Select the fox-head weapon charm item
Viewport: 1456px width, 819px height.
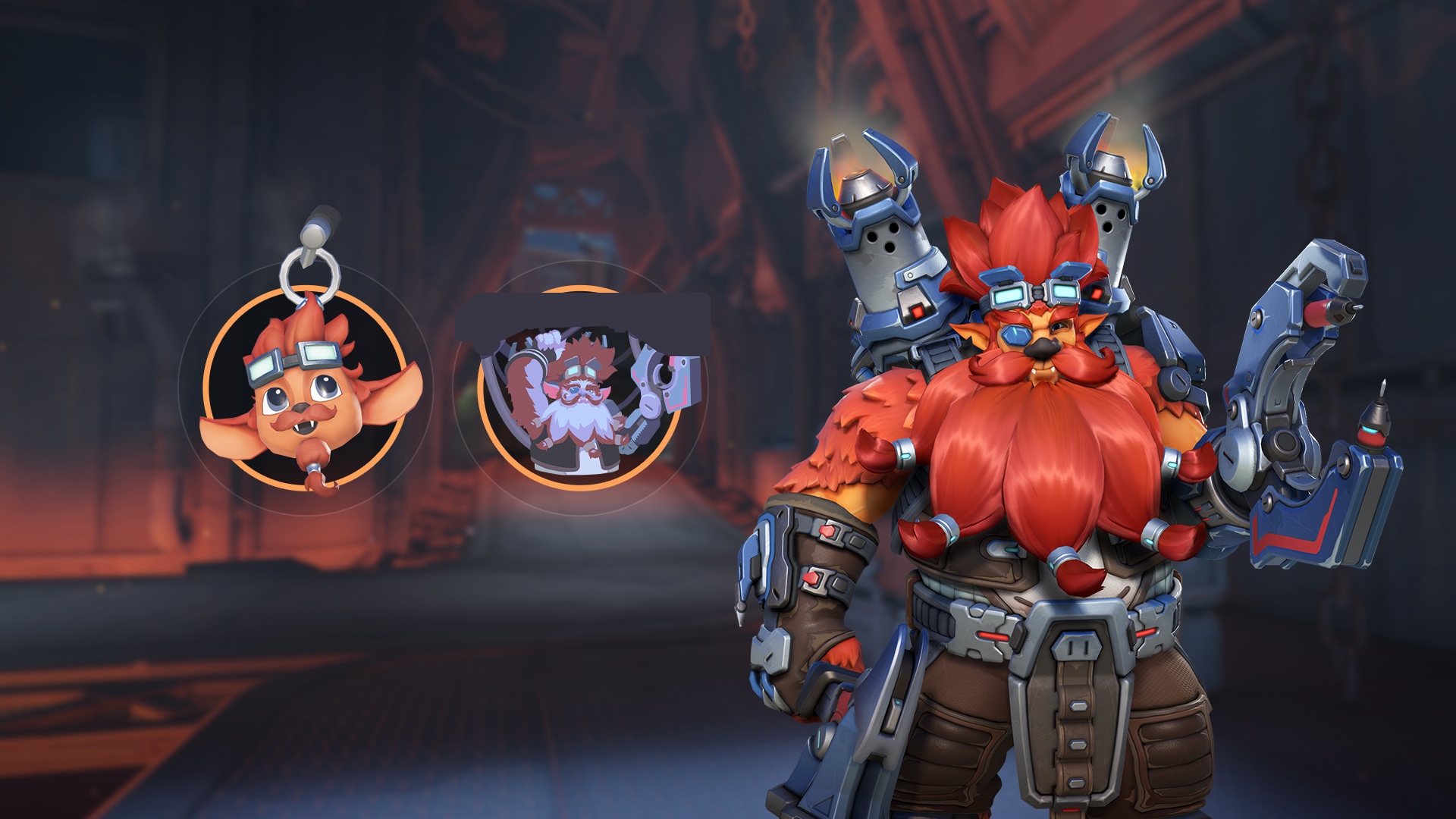click(x=304, y=387)
